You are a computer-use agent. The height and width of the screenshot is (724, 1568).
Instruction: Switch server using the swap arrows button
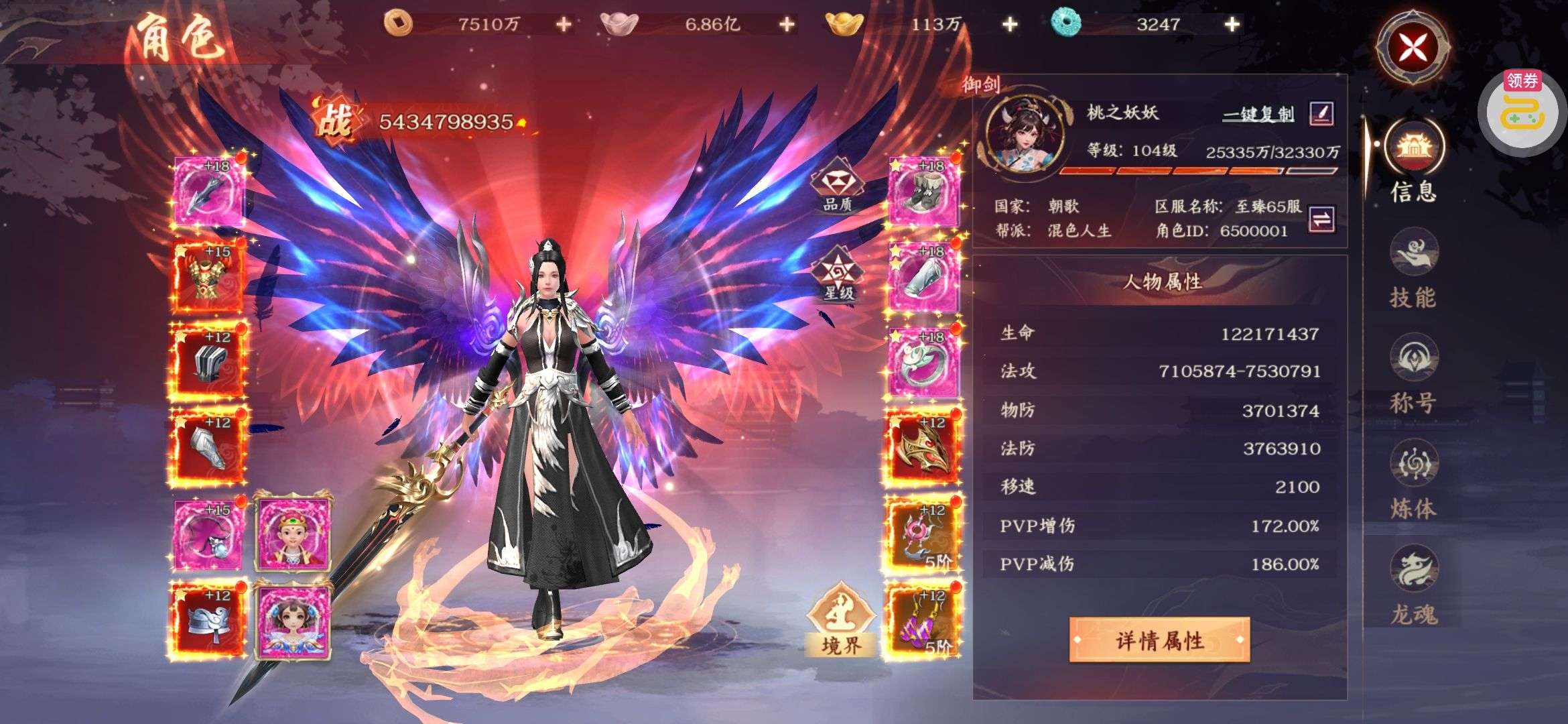[1321, 219]
